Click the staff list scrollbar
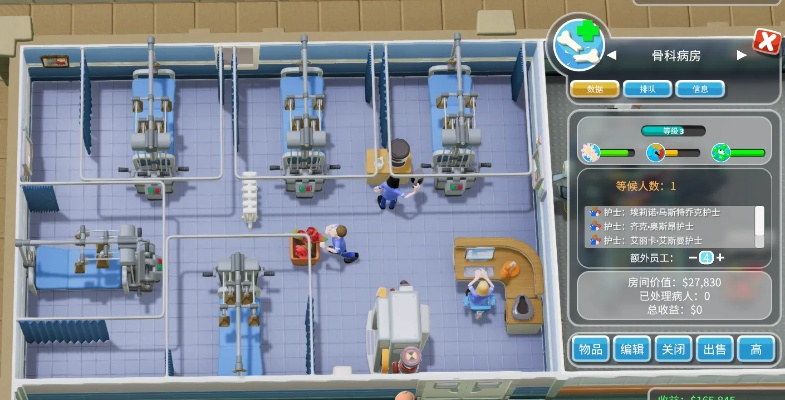 pyautogui.click(x=759, y=220)
